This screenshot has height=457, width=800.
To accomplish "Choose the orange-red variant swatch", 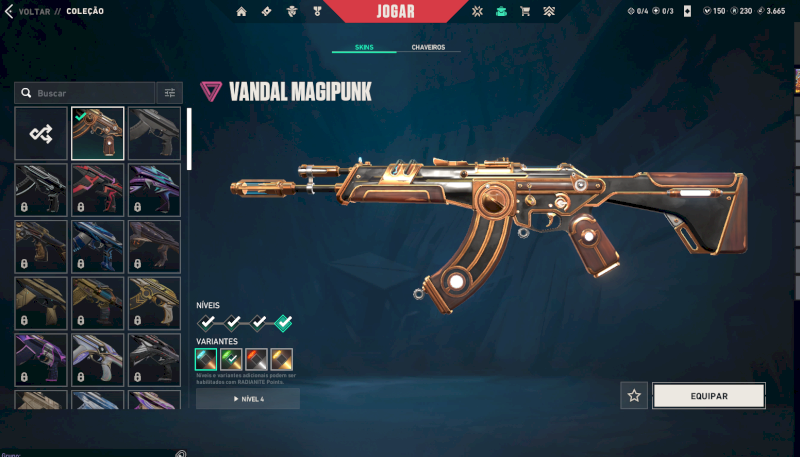I will [256, 359].
